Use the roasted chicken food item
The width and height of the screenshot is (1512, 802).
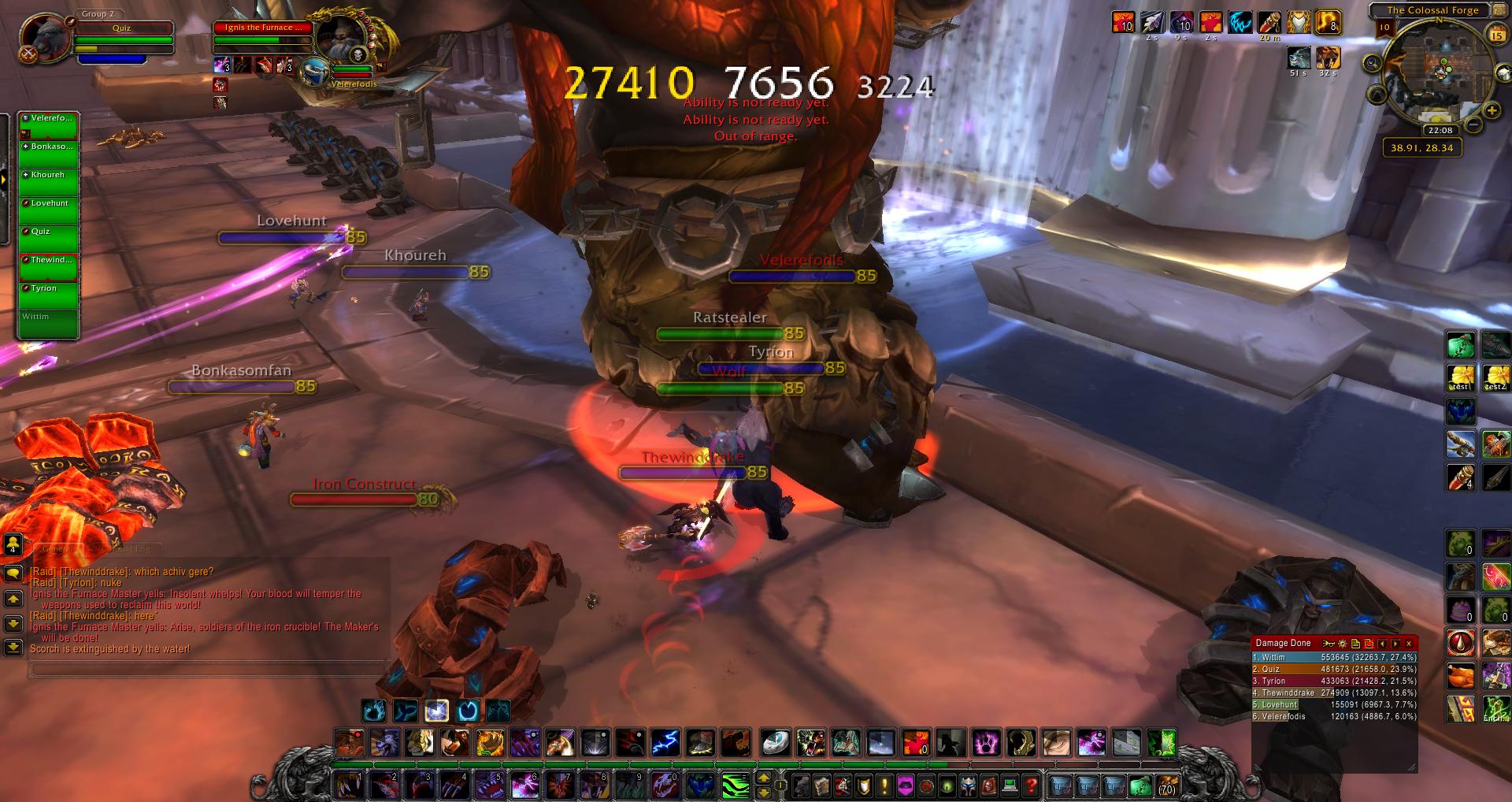[1461, 677]
